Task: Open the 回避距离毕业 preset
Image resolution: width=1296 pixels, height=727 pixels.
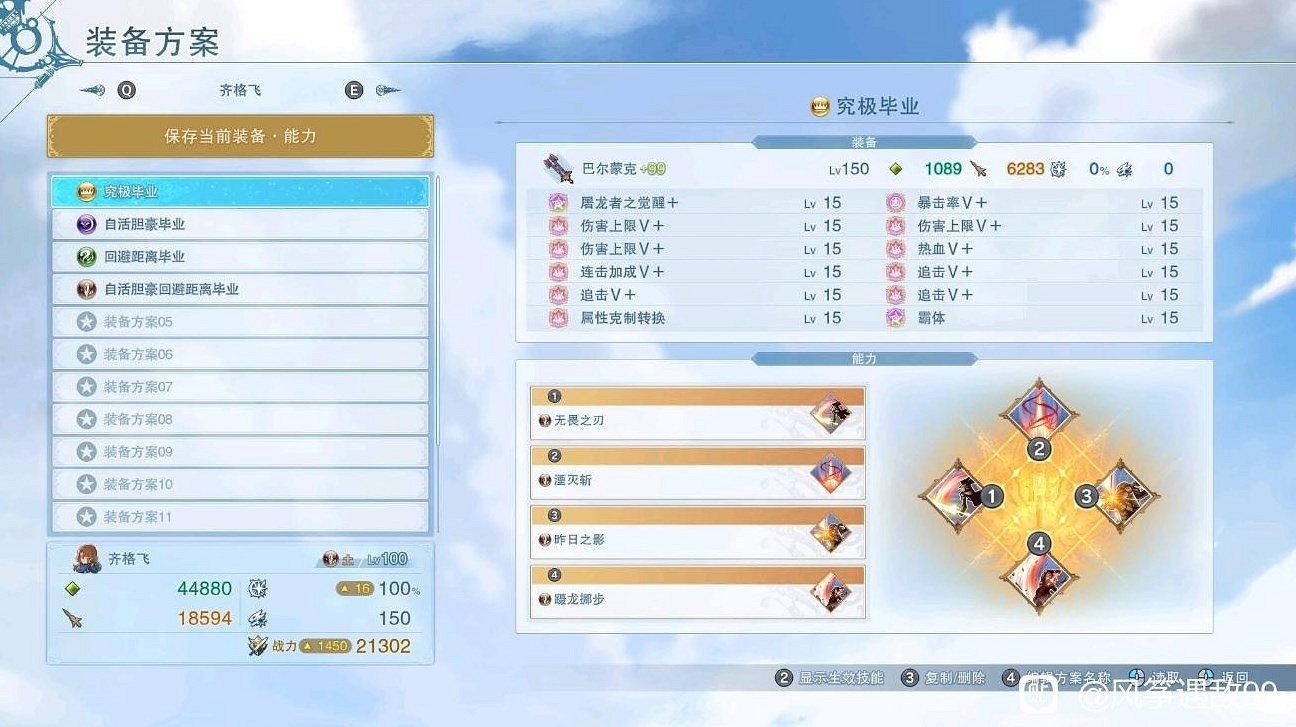Action: (x=240, y=256)
